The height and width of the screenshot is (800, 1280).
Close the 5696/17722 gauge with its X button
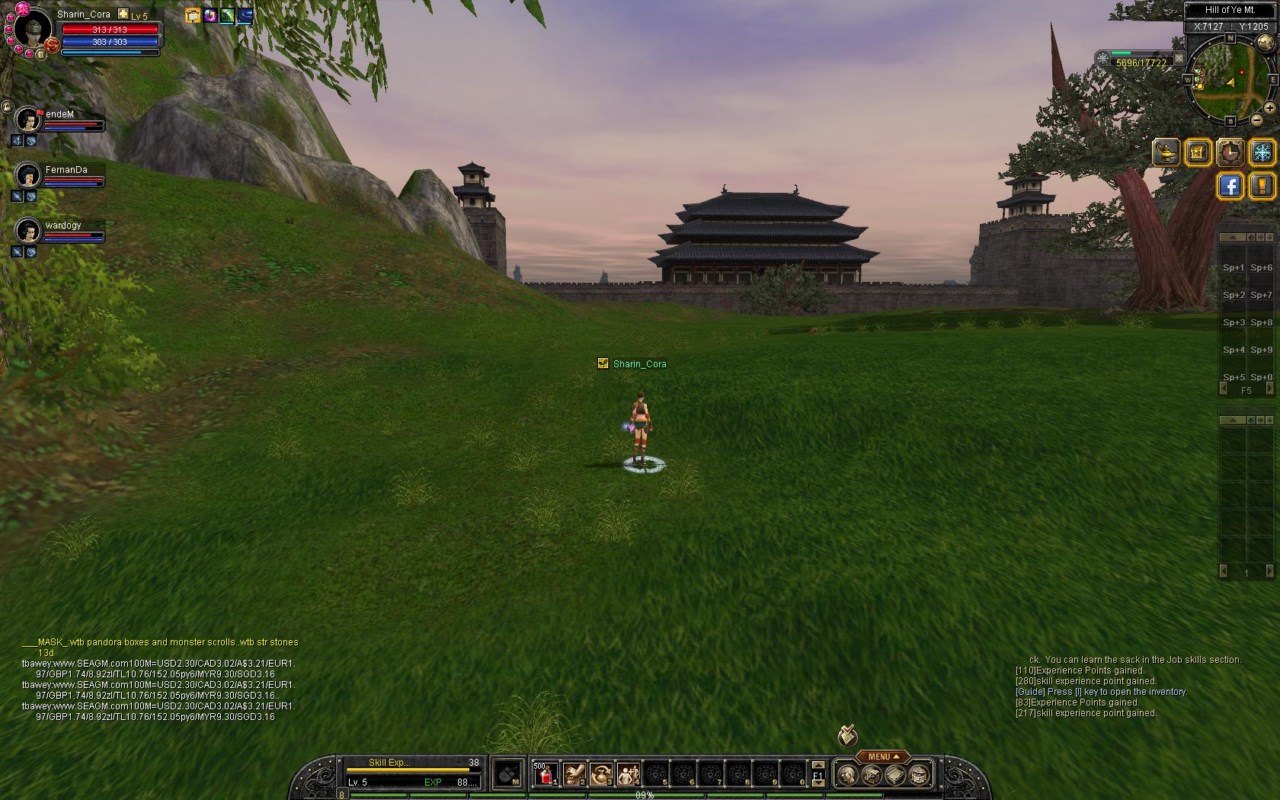1179,58
